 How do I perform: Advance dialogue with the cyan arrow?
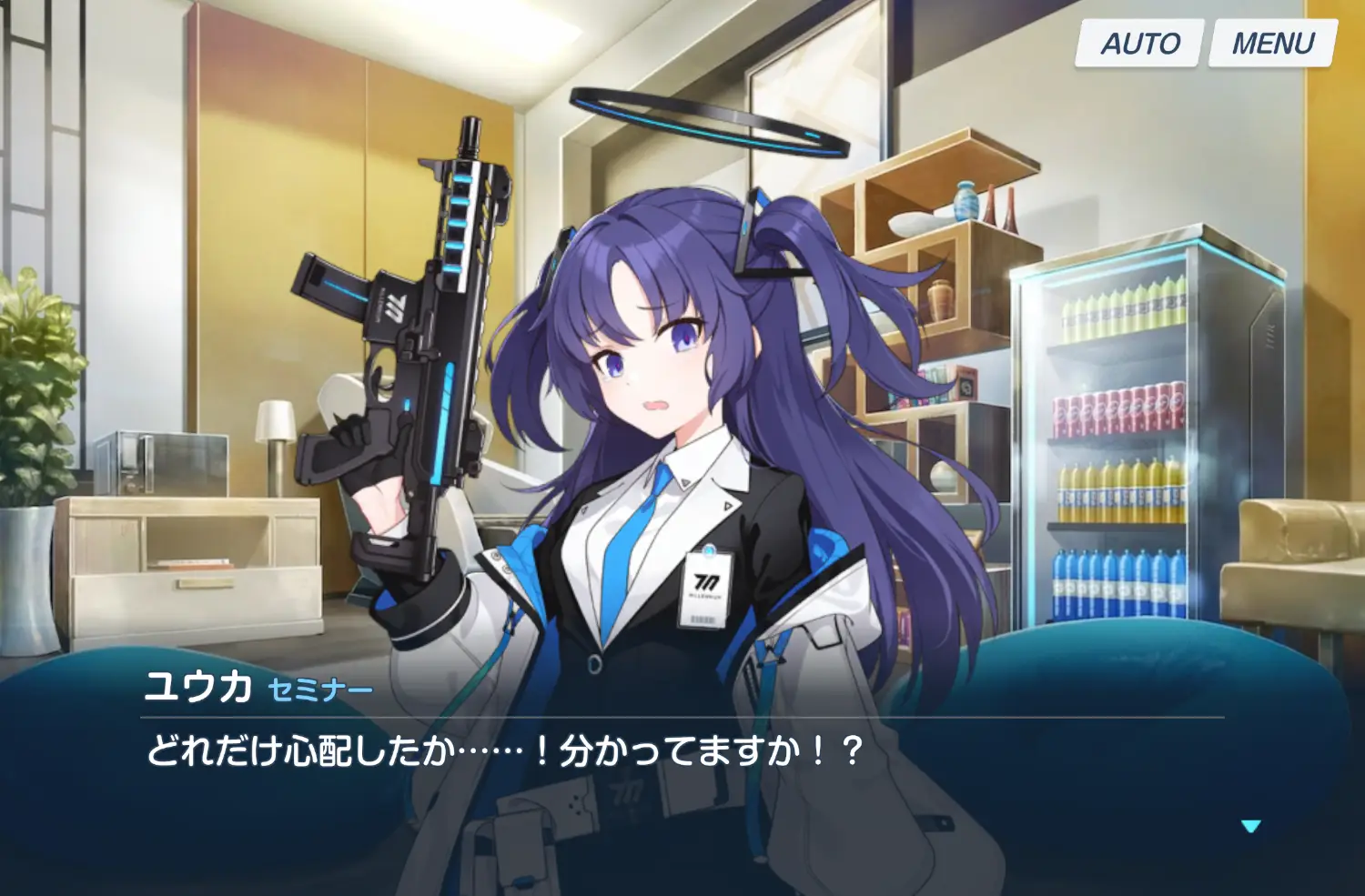pyautogui.click(x=1250, y=826)
